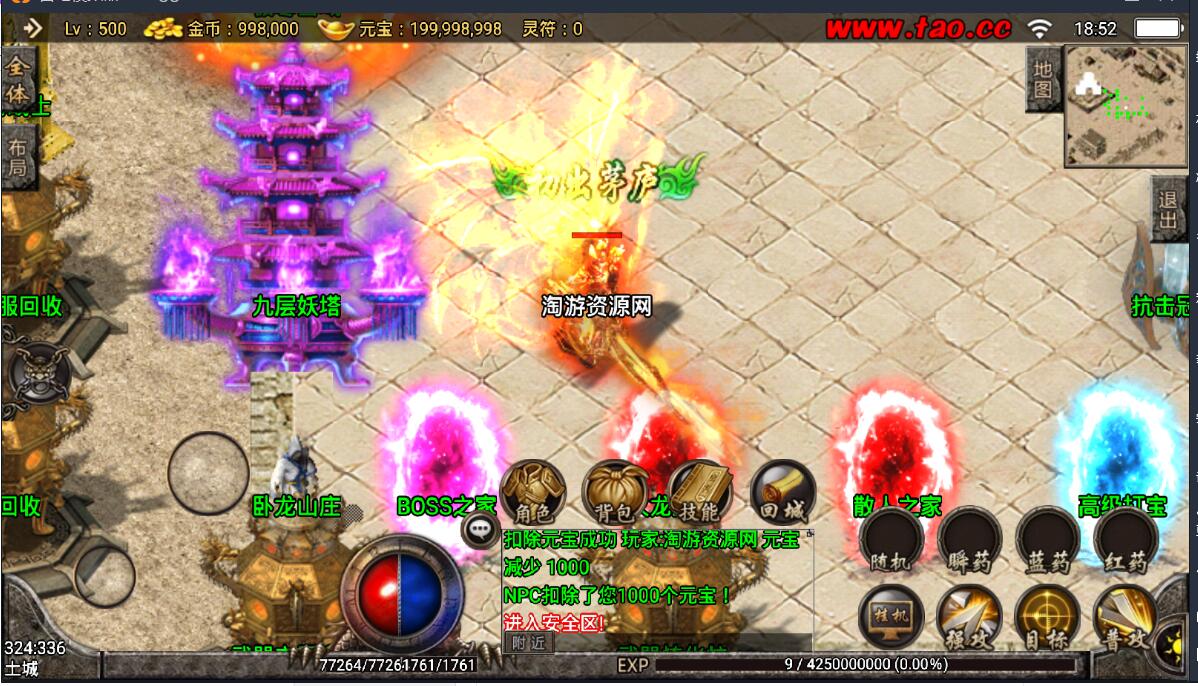Tap the 随机 random teleport slot
The height and width of the screenshot is (686, 1198).
pyautogui.click(x=889, y=540)
